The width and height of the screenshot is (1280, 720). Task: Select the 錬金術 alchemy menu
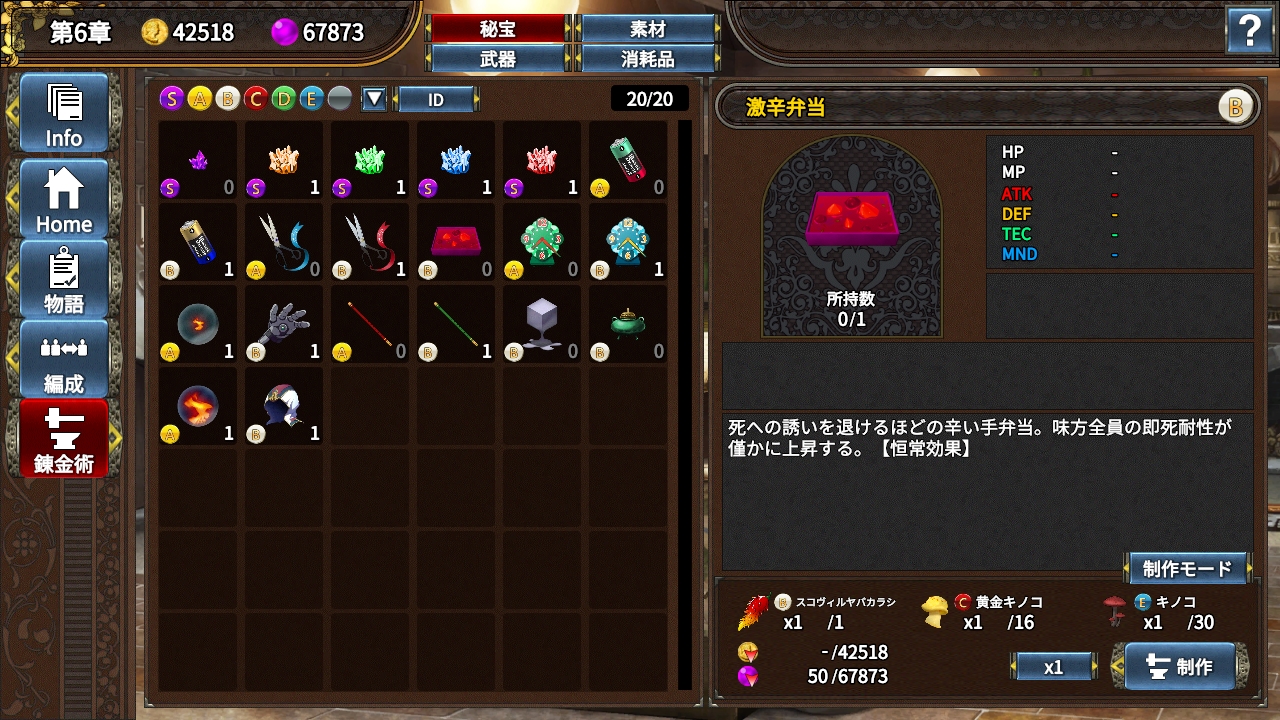(64, 439)
